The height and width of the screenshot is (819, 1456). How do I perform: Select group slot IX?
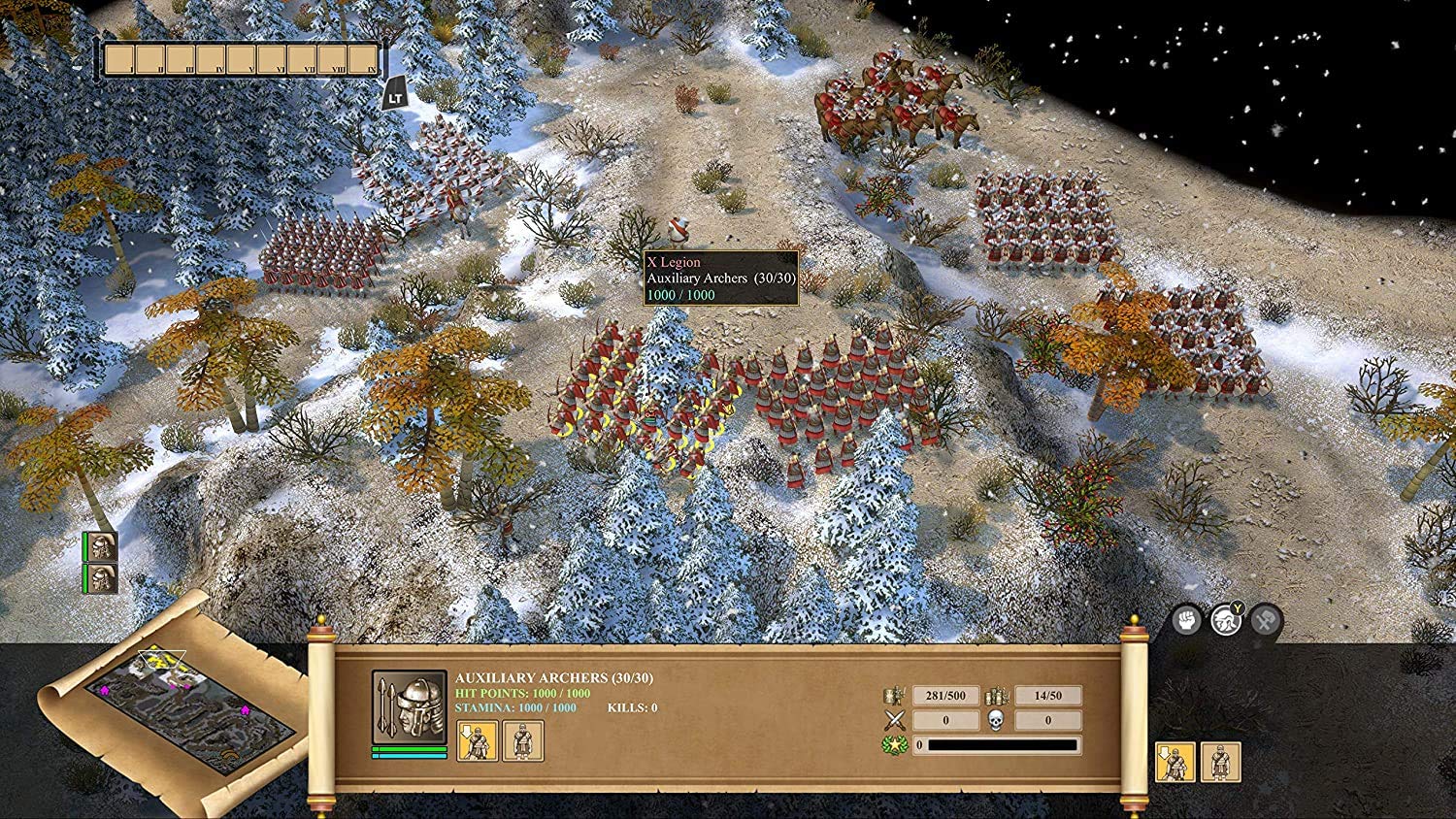[363, 60]
